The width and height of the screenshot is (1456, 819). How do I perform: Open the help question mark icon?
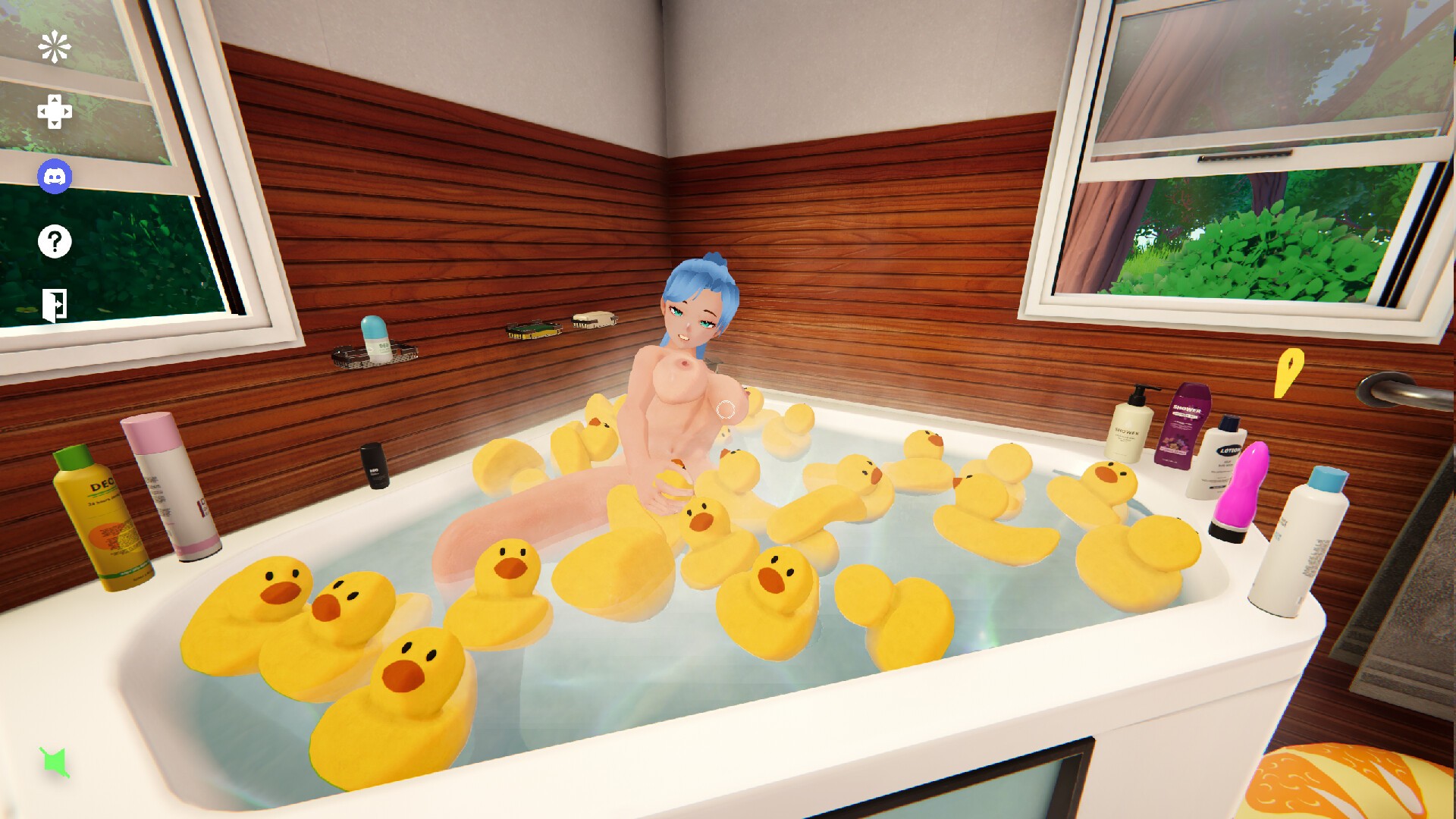pyautogui.click(x=53, y=243)
